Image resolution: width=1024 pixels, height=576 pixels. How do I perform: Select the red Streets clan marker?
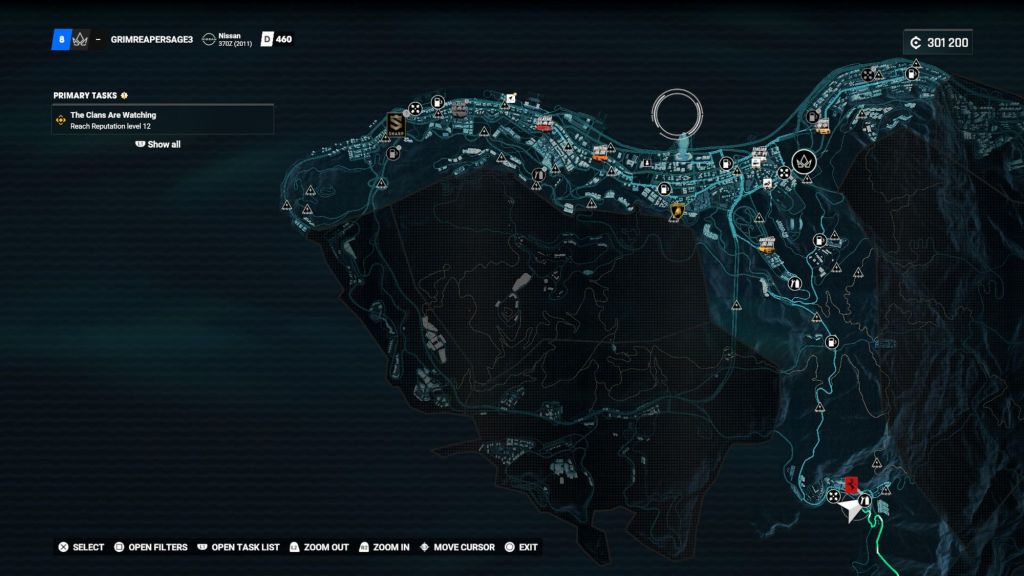851,485
